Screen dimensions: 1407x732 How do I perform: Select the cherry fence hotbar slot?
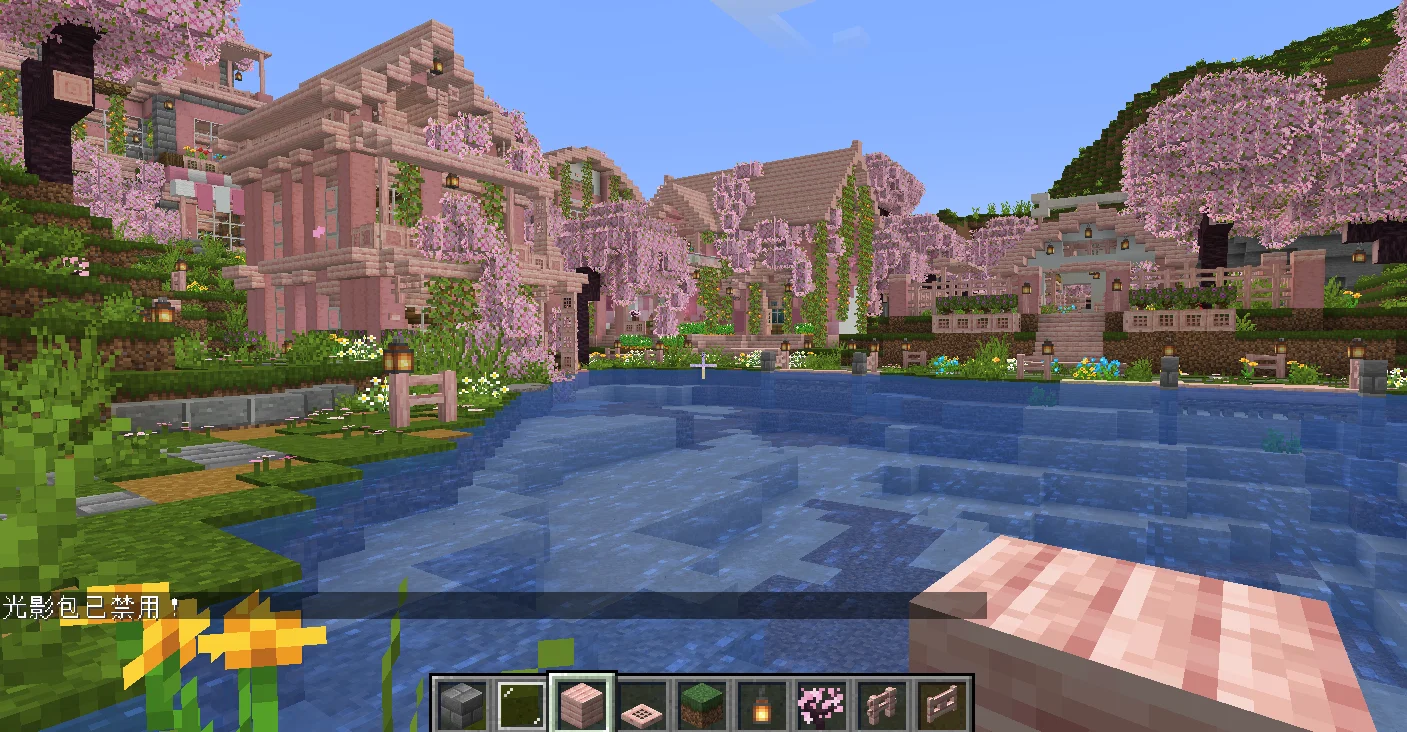point(881,705)
